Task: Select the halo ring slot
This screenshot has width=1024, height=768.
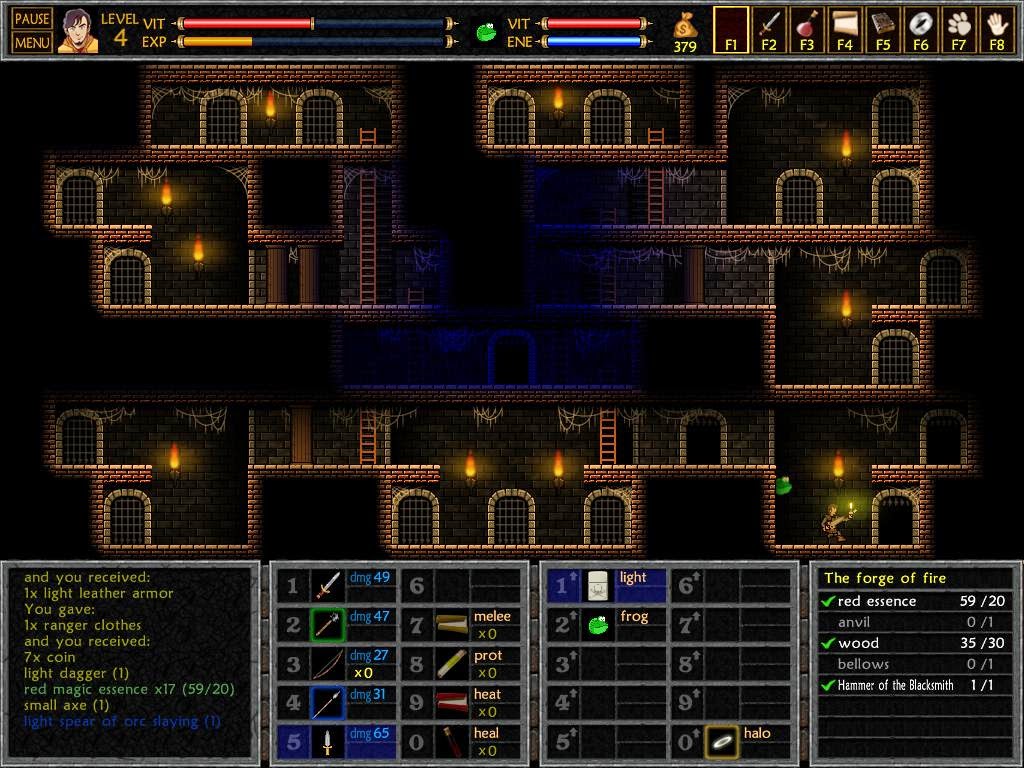Action: [721, 742]
